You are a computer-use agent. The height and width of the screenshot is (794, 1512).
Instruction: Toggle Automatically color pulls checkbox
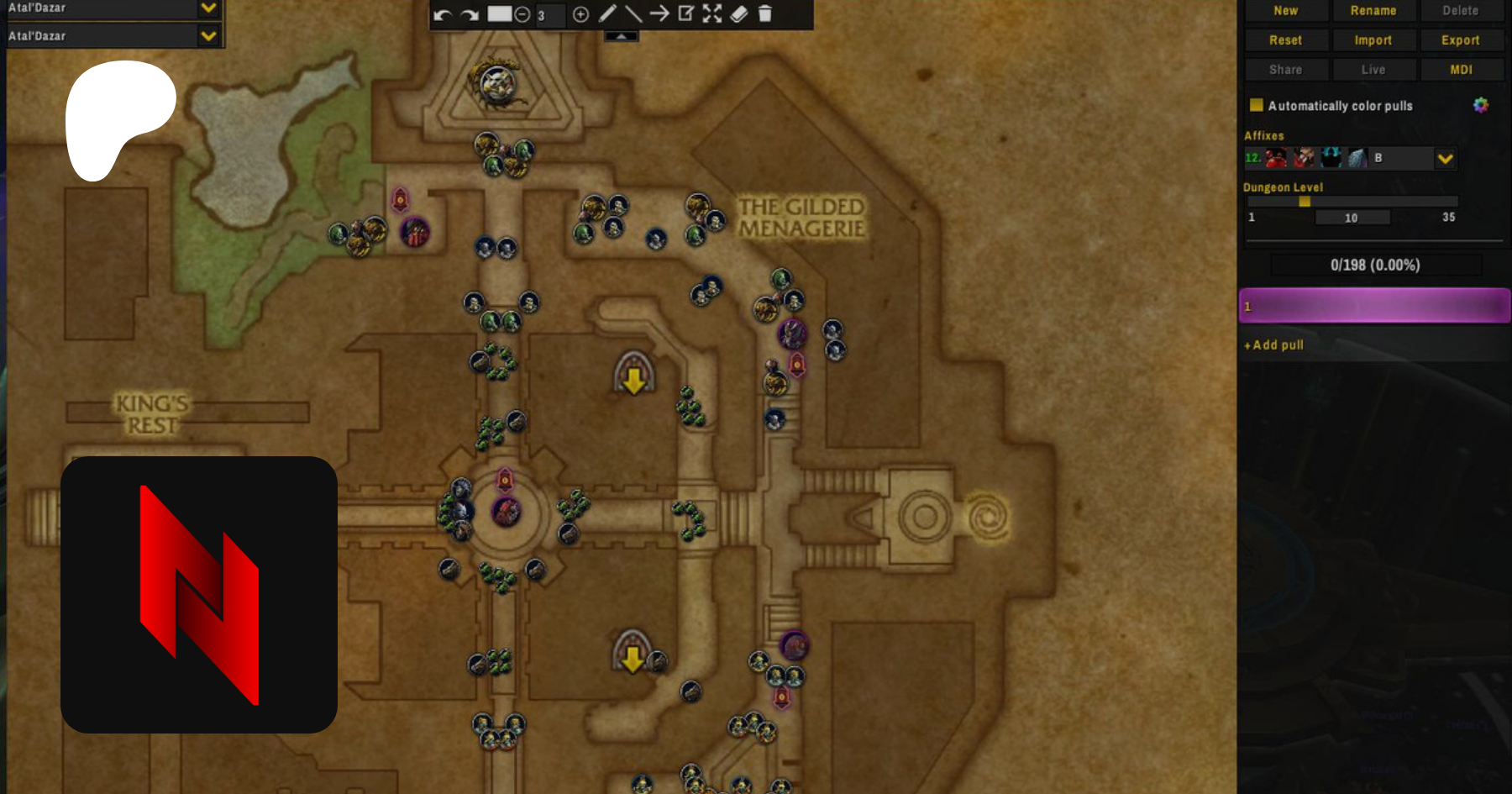(x=1257, y=105)
